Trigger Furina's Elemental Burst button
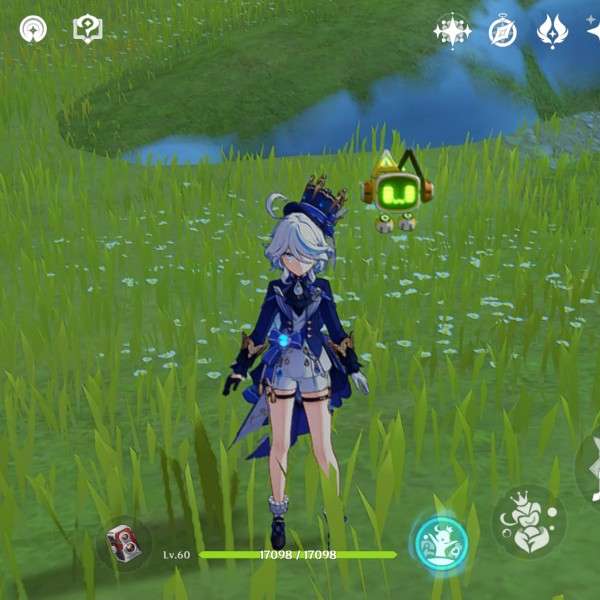 [529, 521]
